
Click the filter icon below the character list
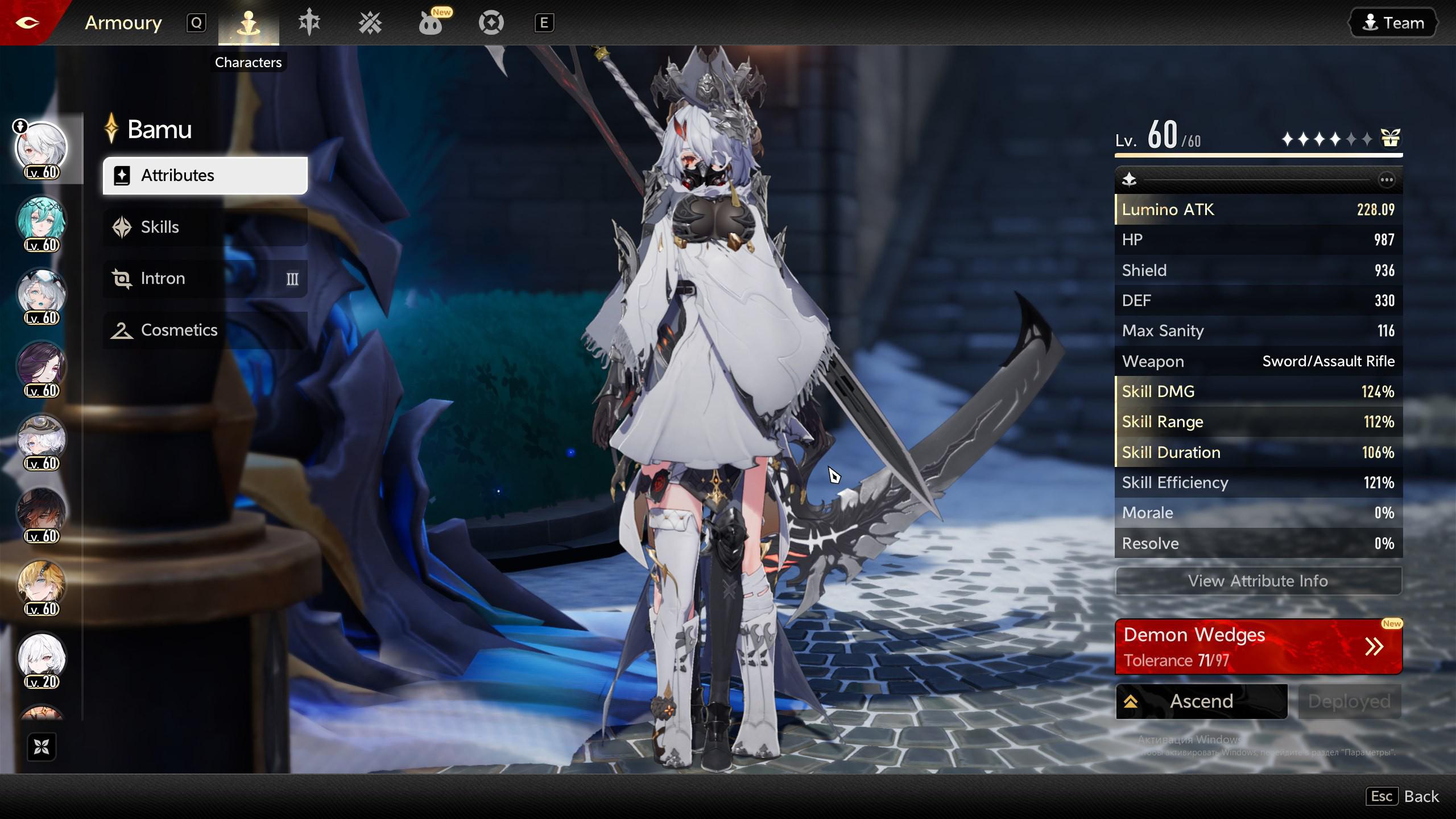pos(42,747)
